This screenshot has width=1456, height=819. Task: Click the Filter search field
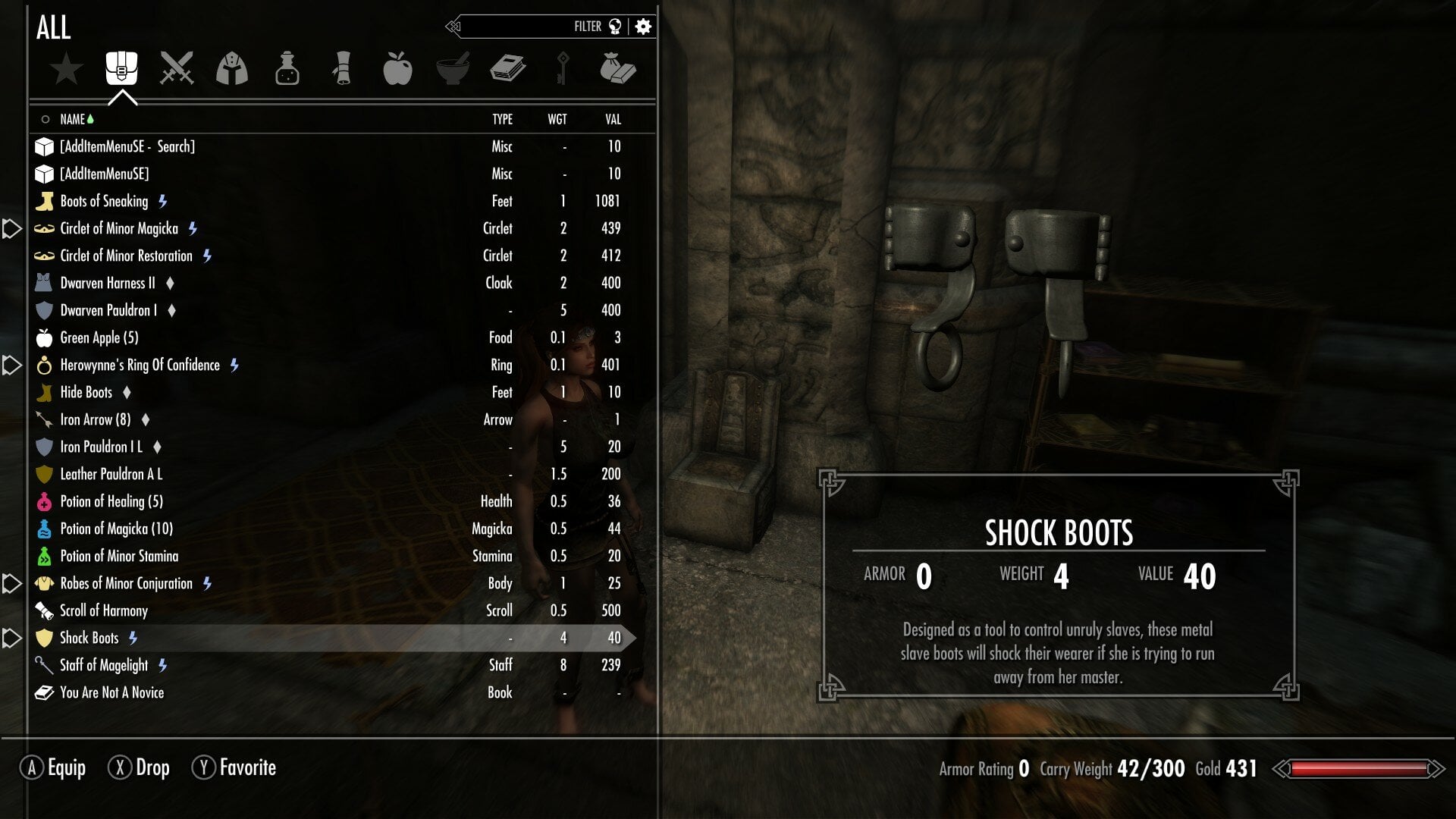[531, 27]
